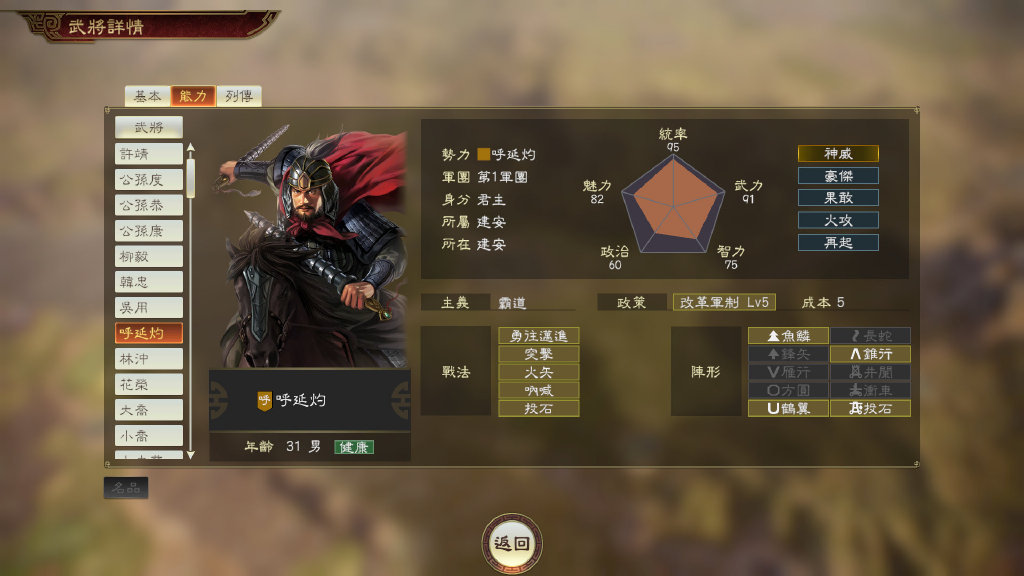View officer 大喬's details
The height and width of the screenshot is (576, 1024).
pos(148,410)
